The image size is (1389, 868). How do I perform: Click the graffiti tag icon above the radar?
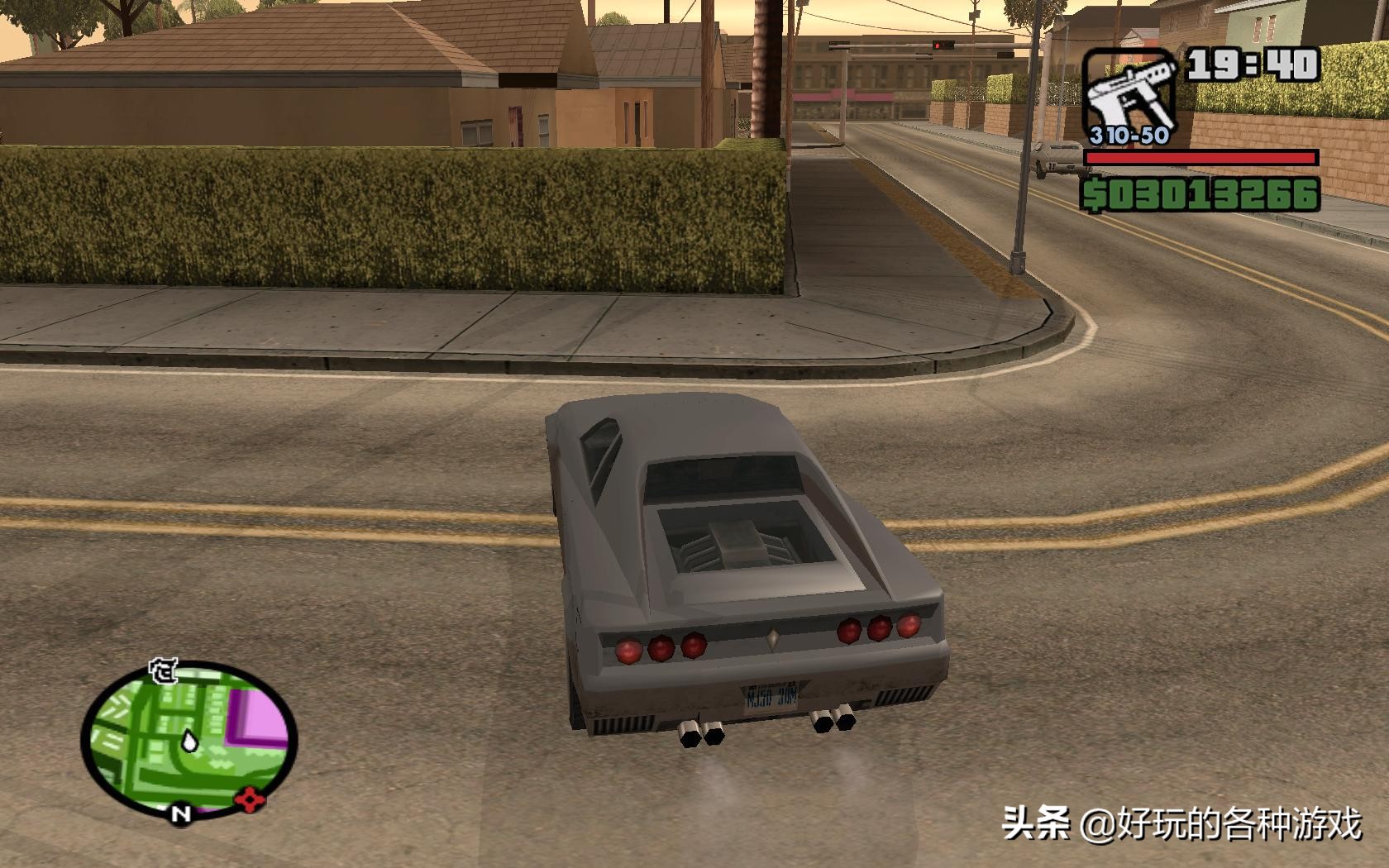(164, 671)
